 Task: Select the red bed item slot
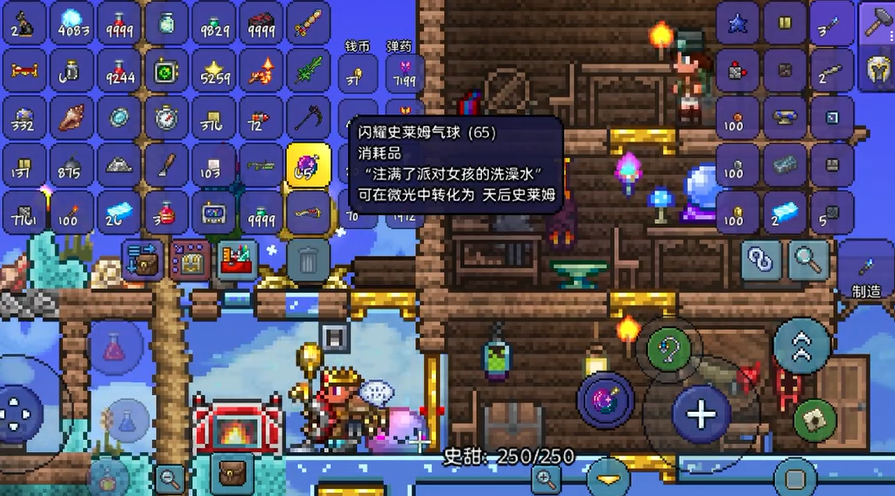[24, 70]
